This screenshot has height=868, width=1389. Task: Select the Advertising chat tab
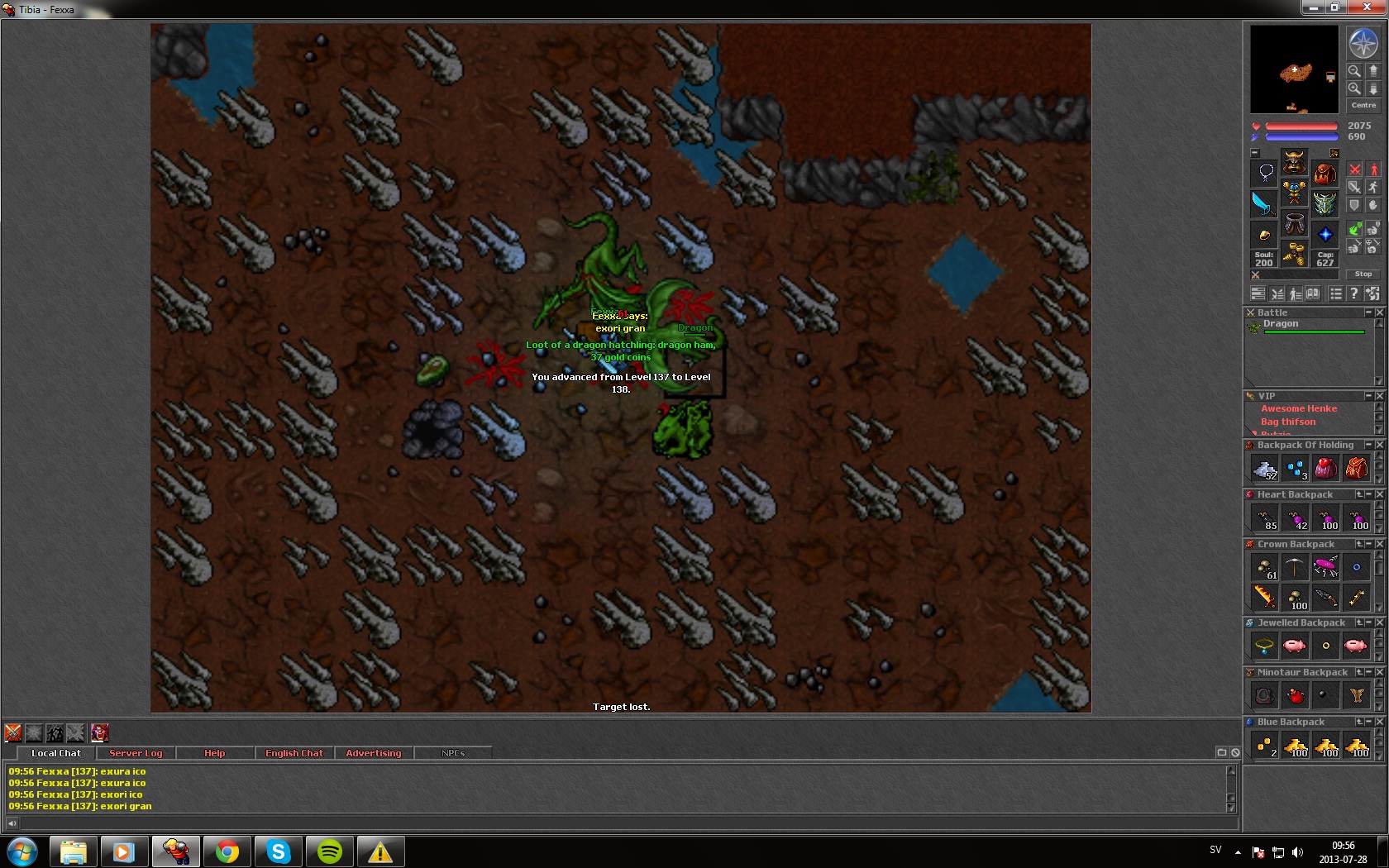373,753
